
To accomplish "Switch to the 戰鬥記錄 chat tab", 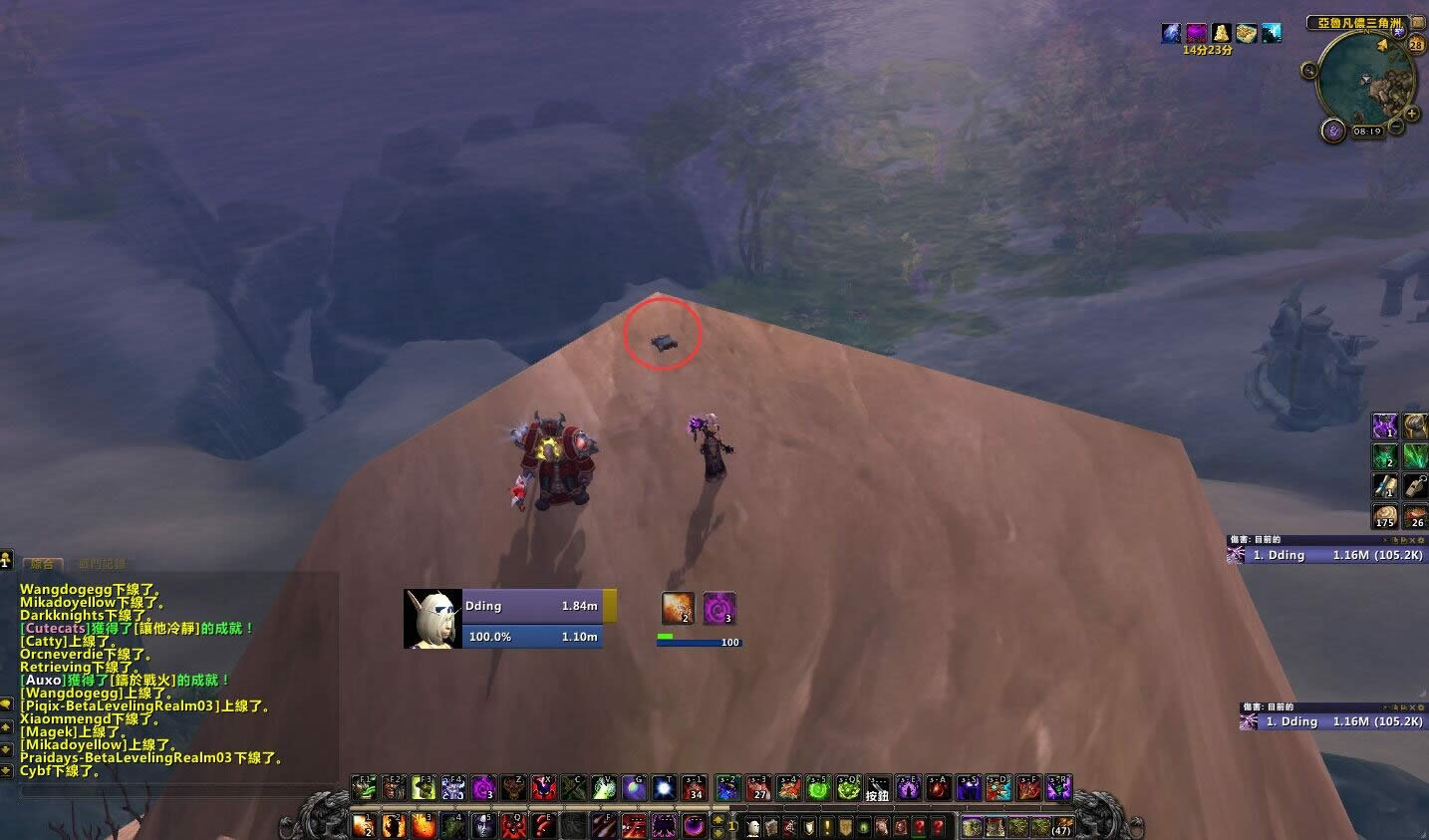I will click(x=105, y=562).
